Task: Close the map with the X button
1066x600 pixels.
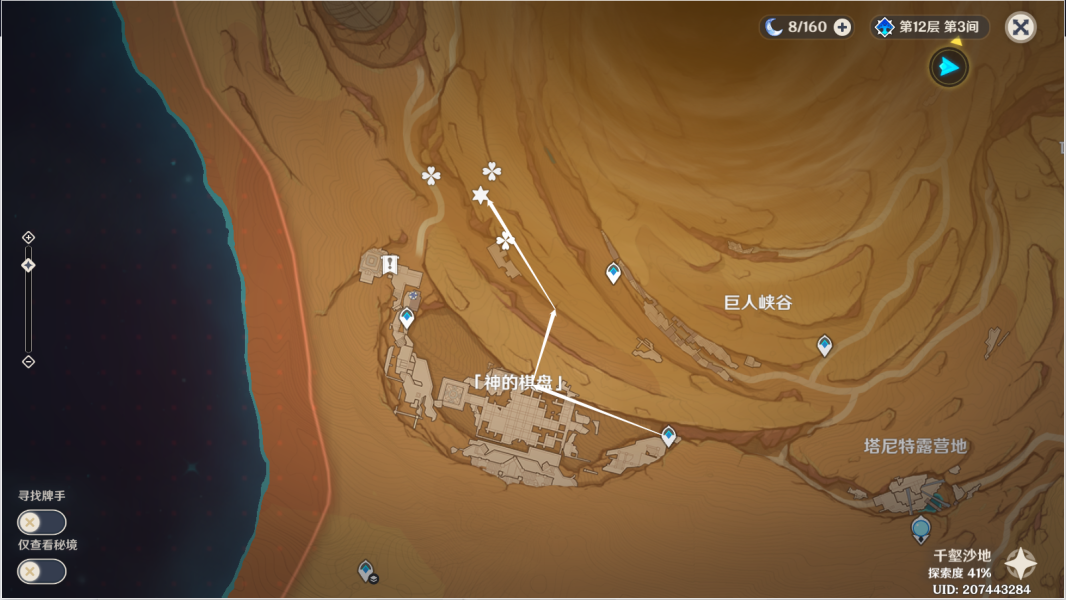Action: click(x=1020, y=27)
